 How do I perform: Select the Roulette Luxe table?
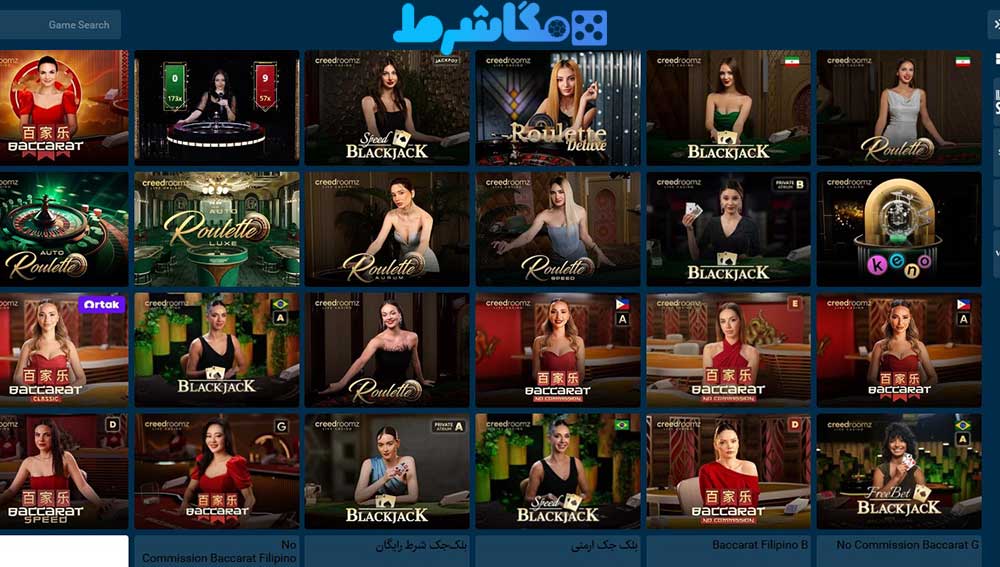coord(217,229)
